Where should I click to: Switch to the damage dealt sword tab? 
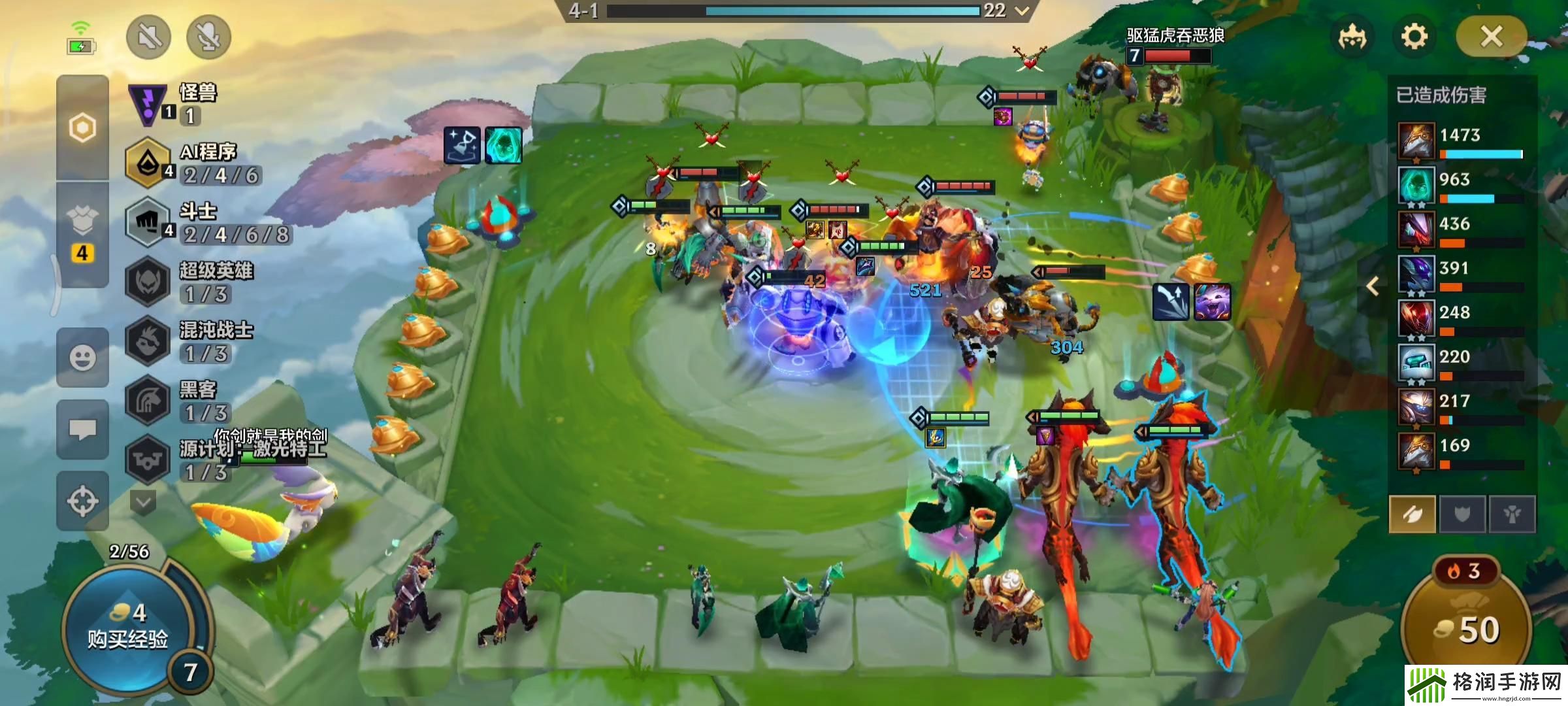[1412, 514]
